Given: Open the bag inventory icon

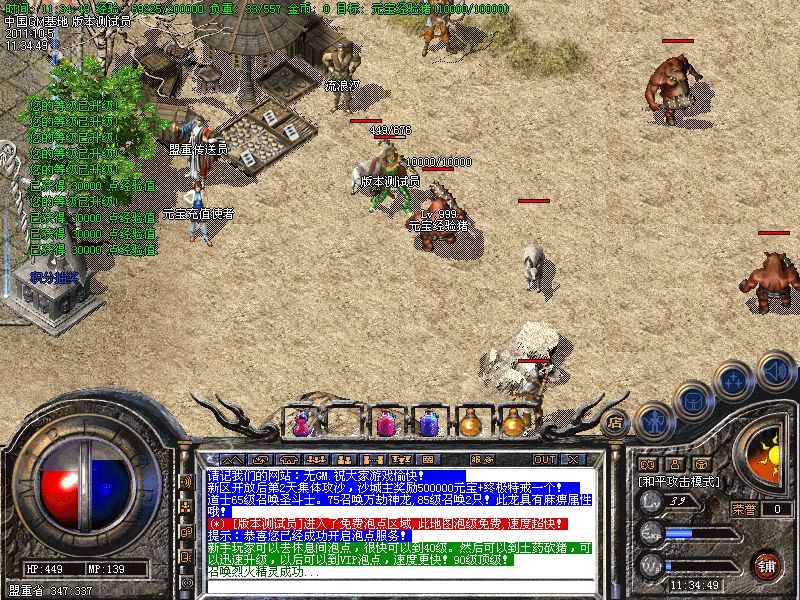Looking at the screenshot, I should pos(692,401).
